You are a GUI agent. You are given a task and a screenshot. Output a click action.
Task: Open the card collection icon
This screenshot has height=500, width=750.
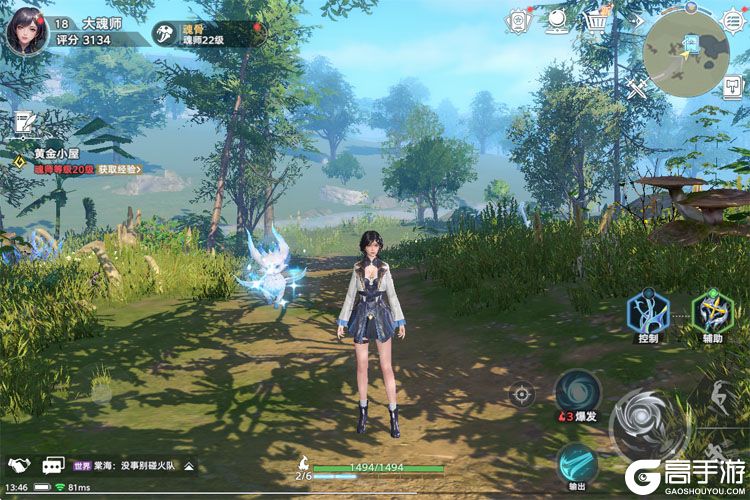pyautogui.click(x=518, y=21)
